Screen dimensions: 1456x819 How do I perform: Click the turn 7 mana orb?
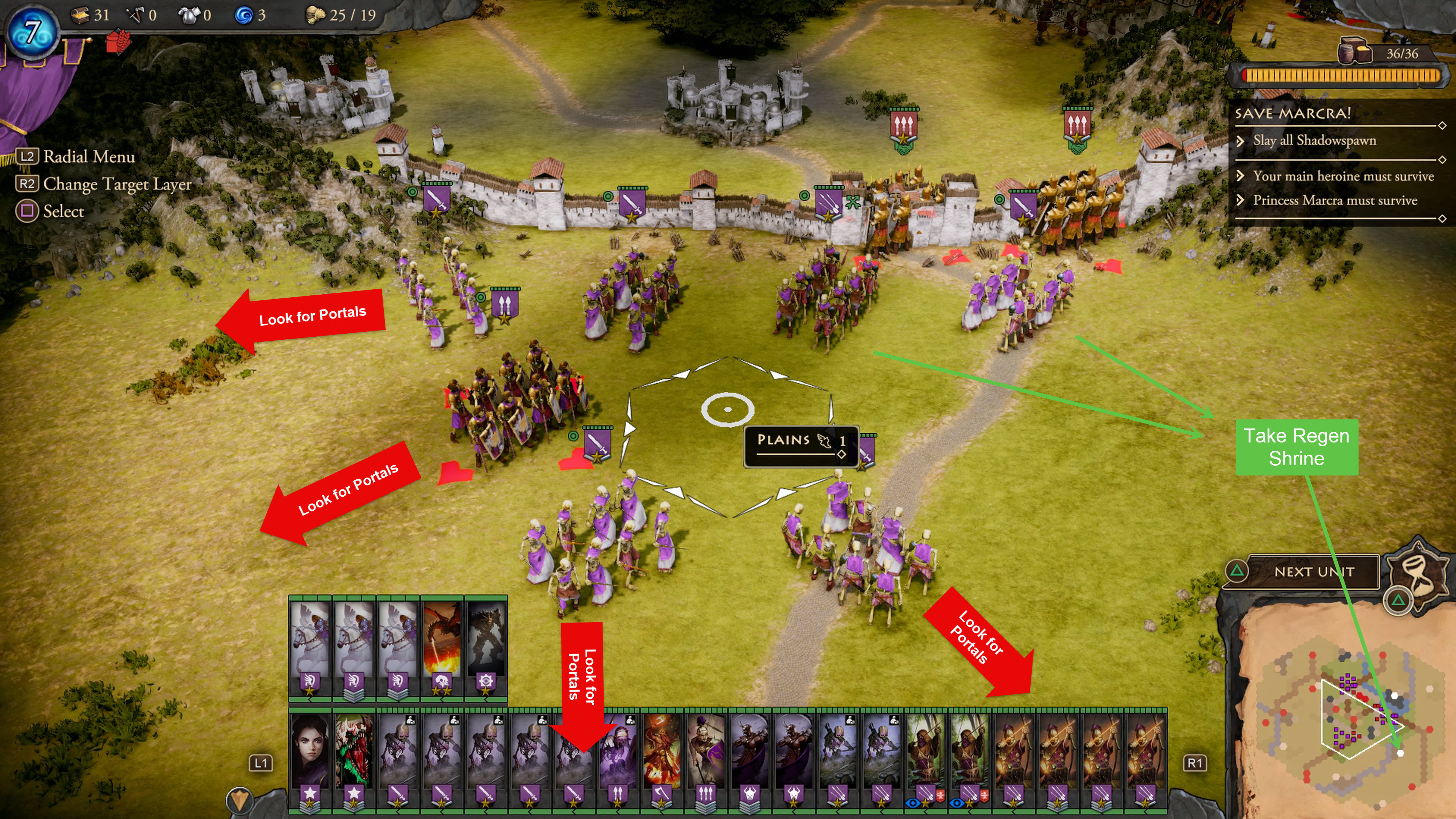point(32,31)
